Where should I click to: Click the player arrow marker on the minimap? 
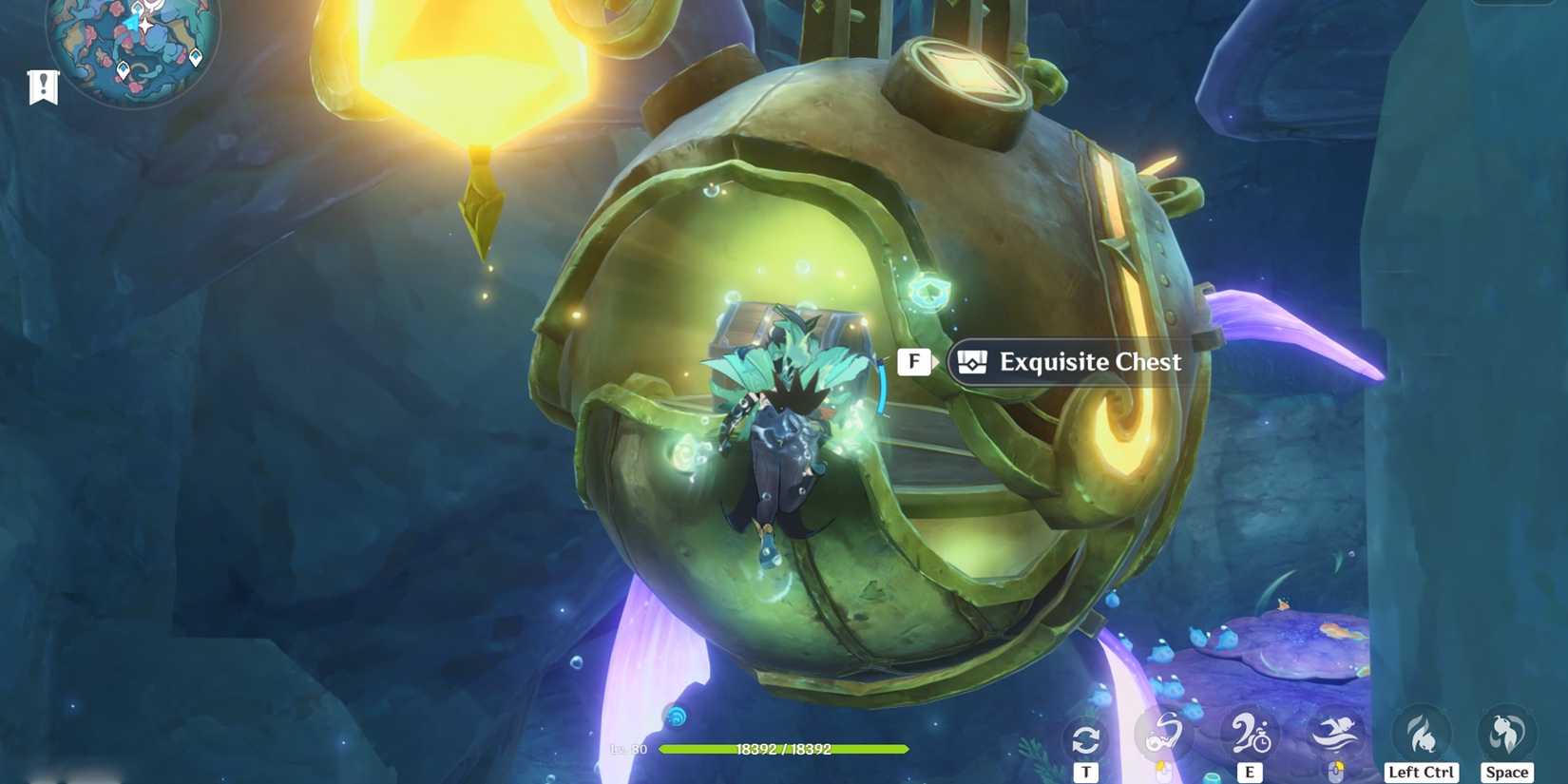tap(133, 24)
